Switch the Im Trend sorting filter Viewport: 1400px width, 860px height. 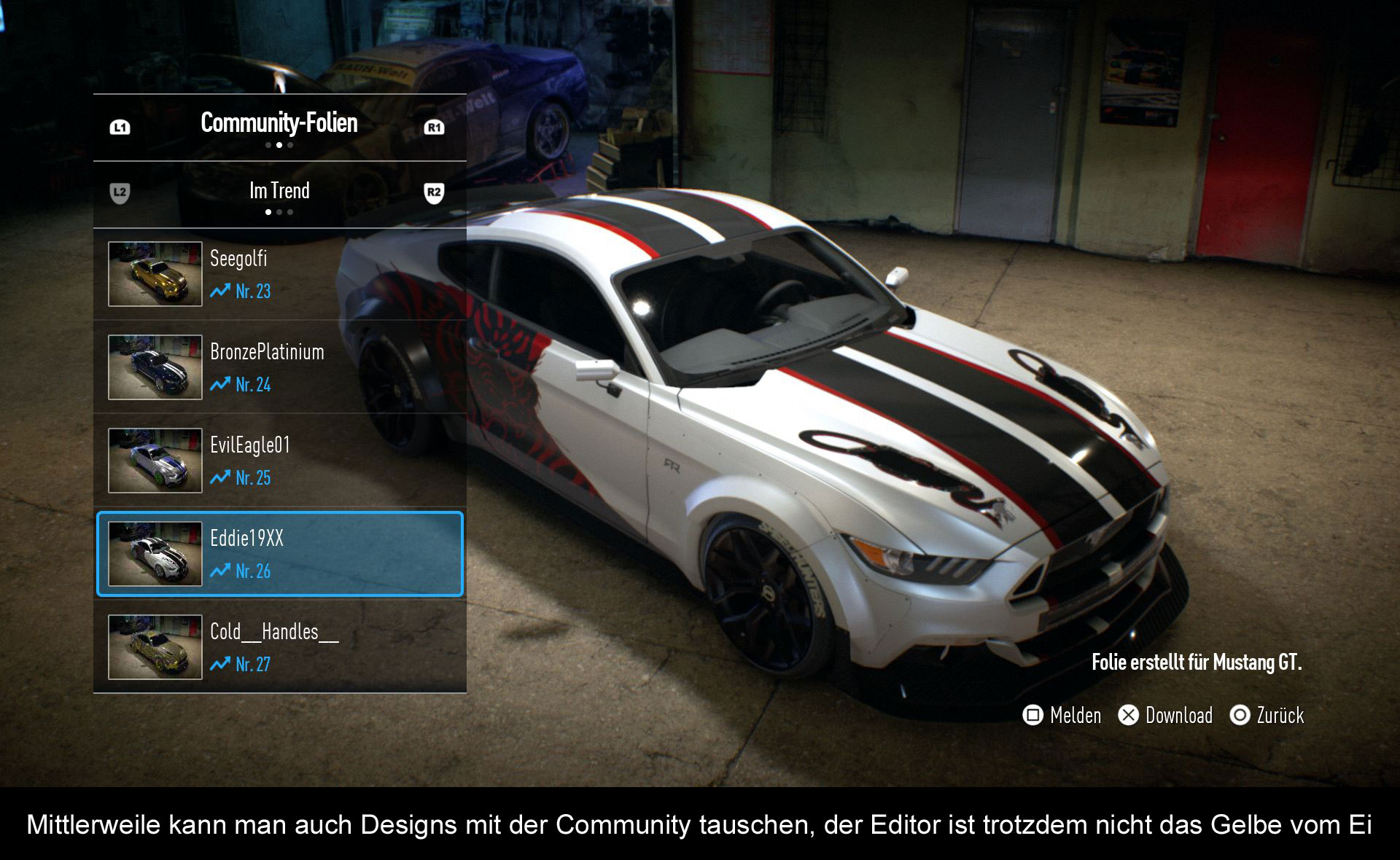pos(279,192)
